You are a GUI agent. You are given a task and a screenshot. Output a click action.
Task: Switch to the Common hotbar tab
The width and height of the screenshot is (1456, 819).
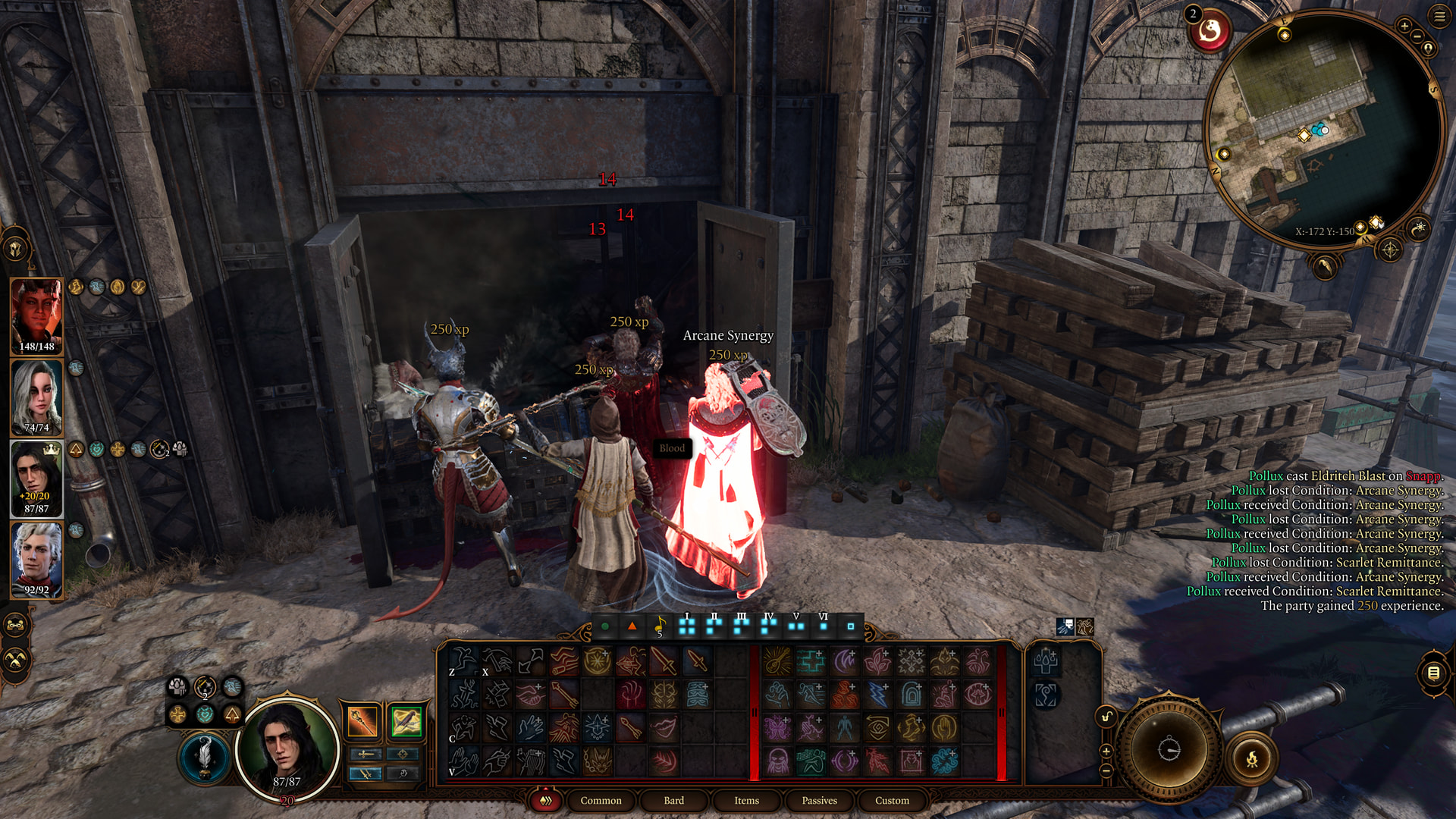[x=601, y=800]
